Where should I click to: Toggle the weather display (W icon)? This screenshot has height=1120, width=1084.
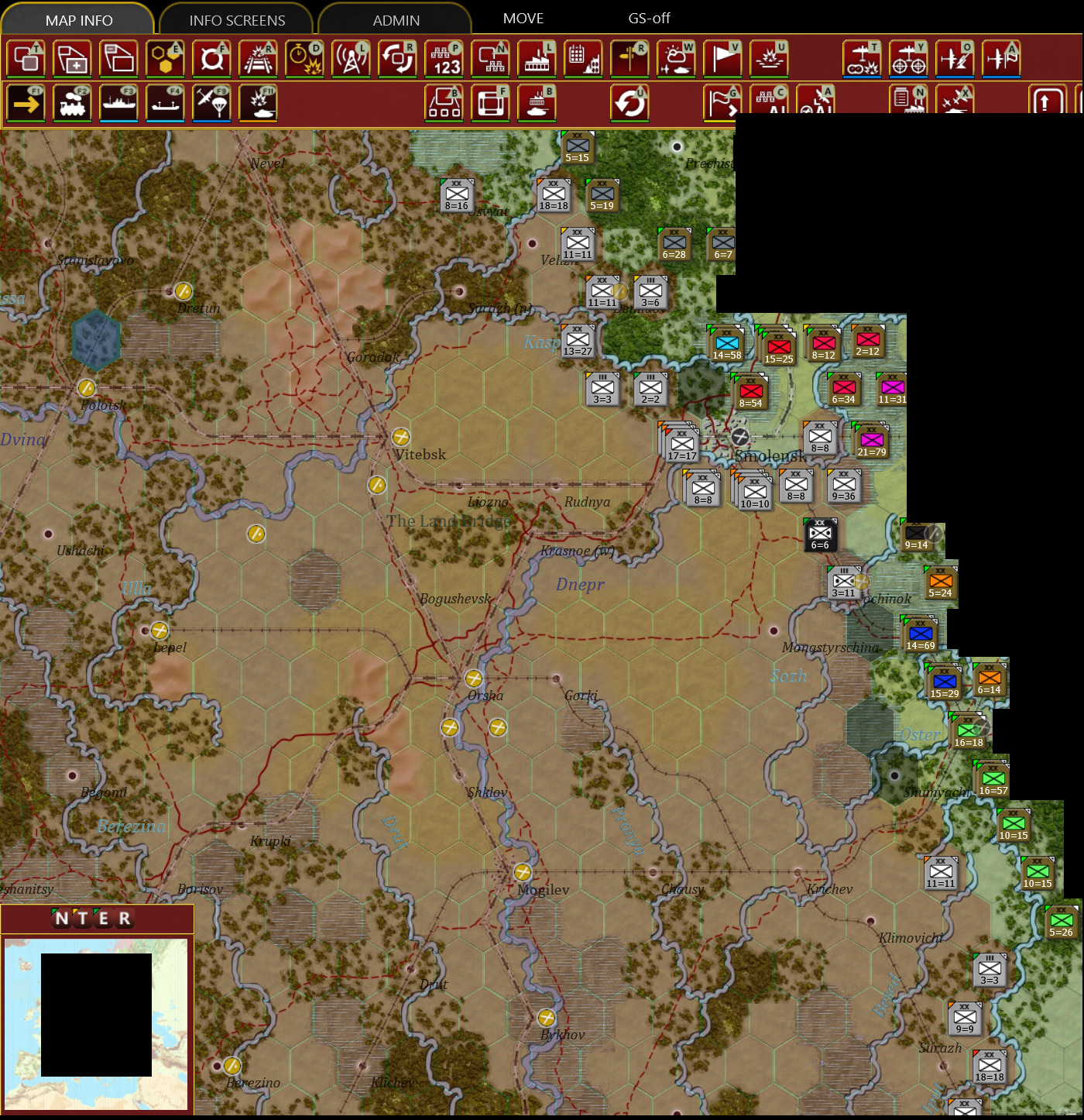[x=675, y=58]
